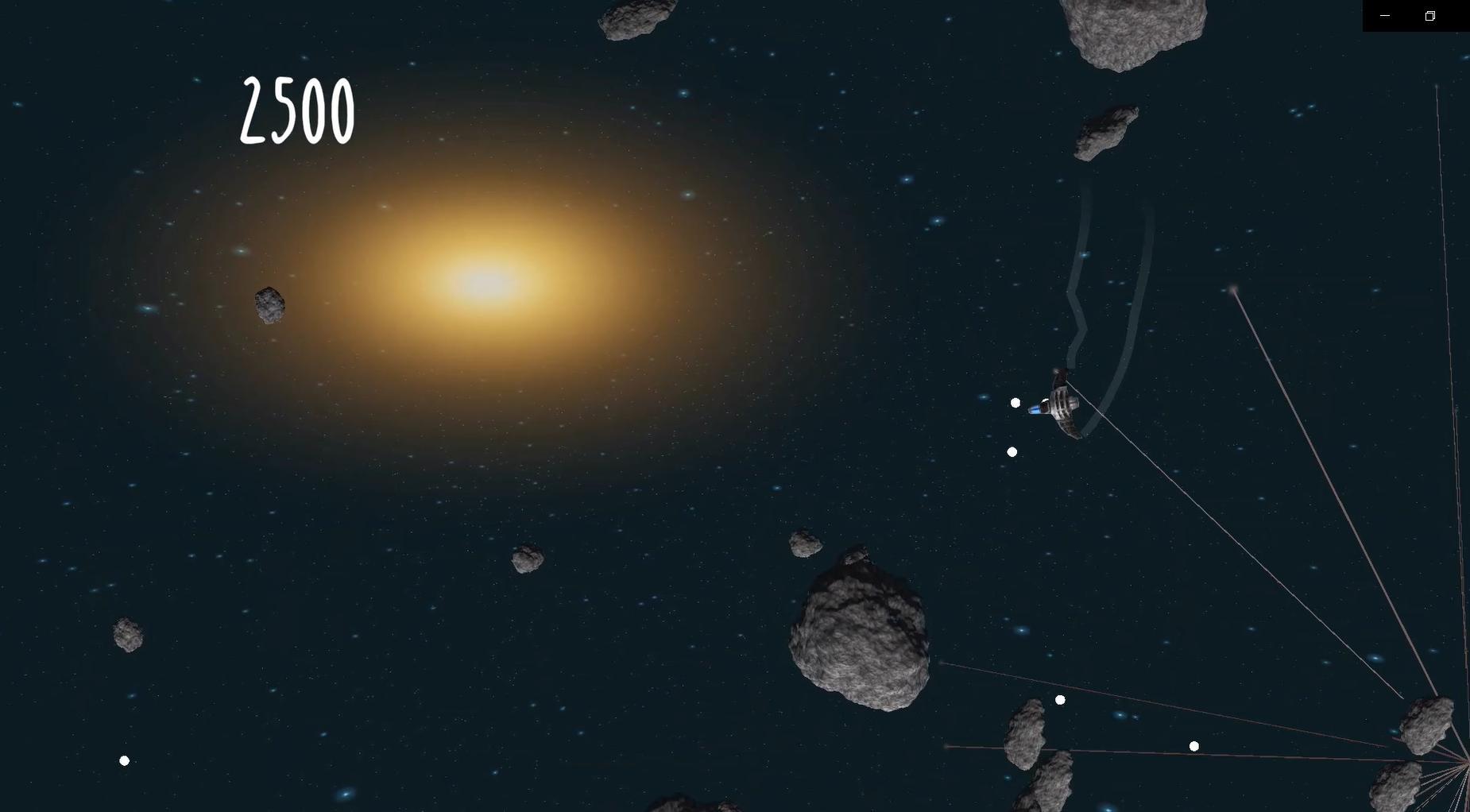Click the white dot above the bottom asteroid cluster

[x=1059, y=700]
